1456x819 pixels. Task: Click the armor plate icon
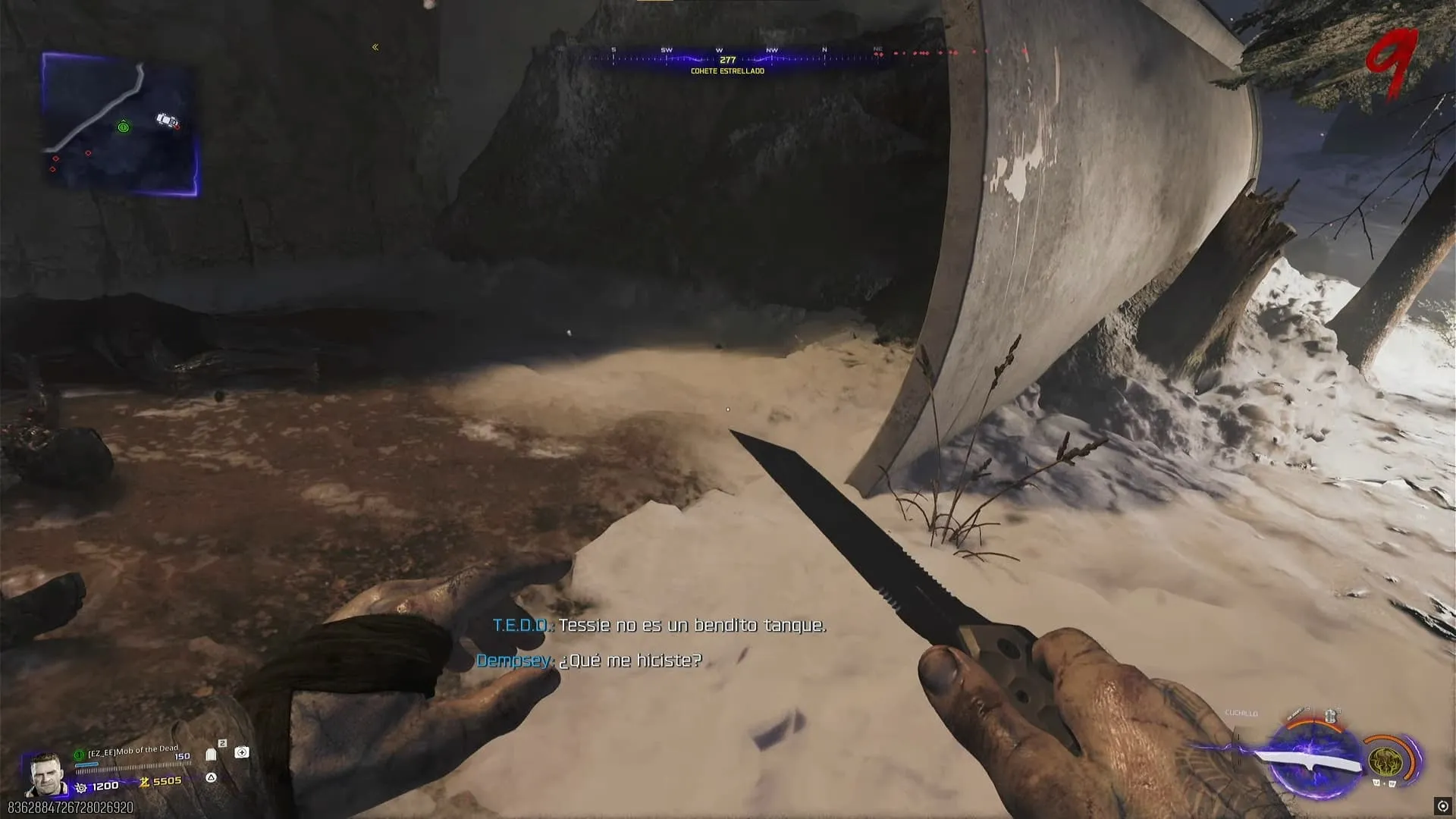pyautogui.click(x=211, y=755)
